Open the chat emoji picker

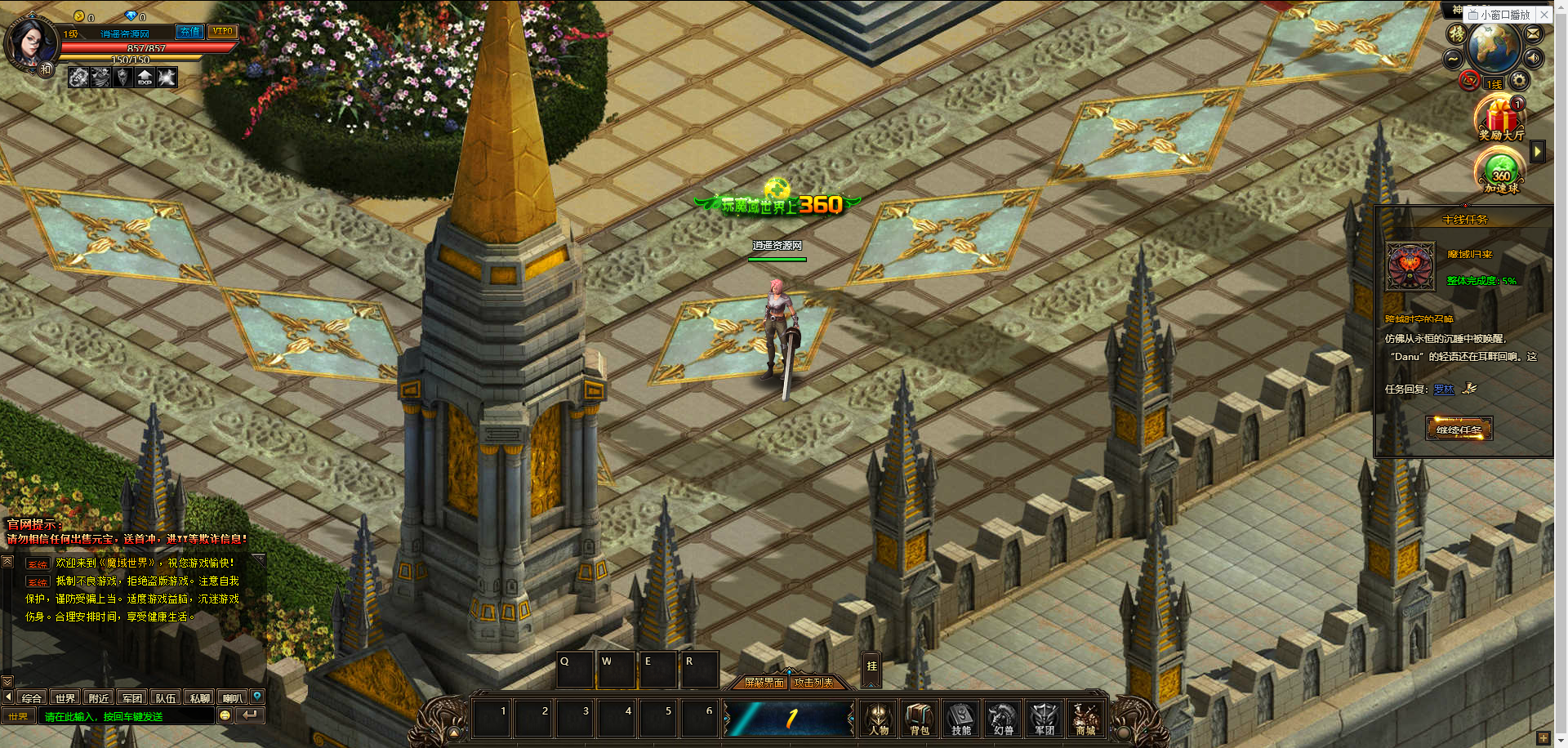[x=225, y=715]
